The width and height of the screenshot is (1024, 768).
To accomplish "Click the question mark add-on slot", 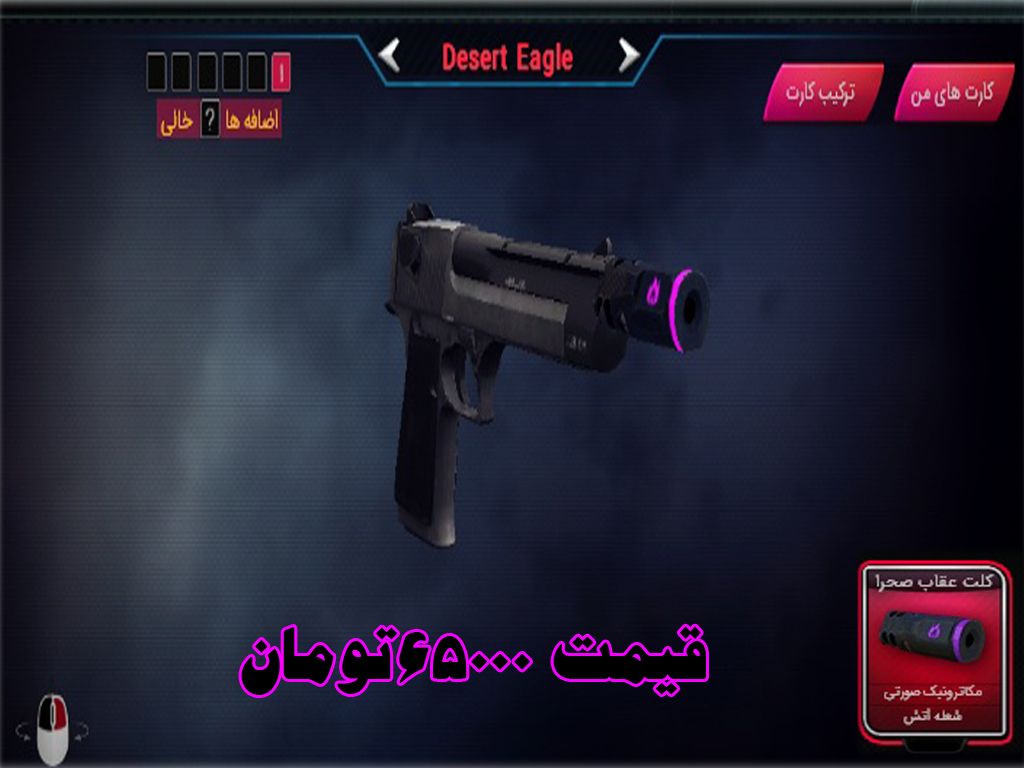I will [210, 122].
